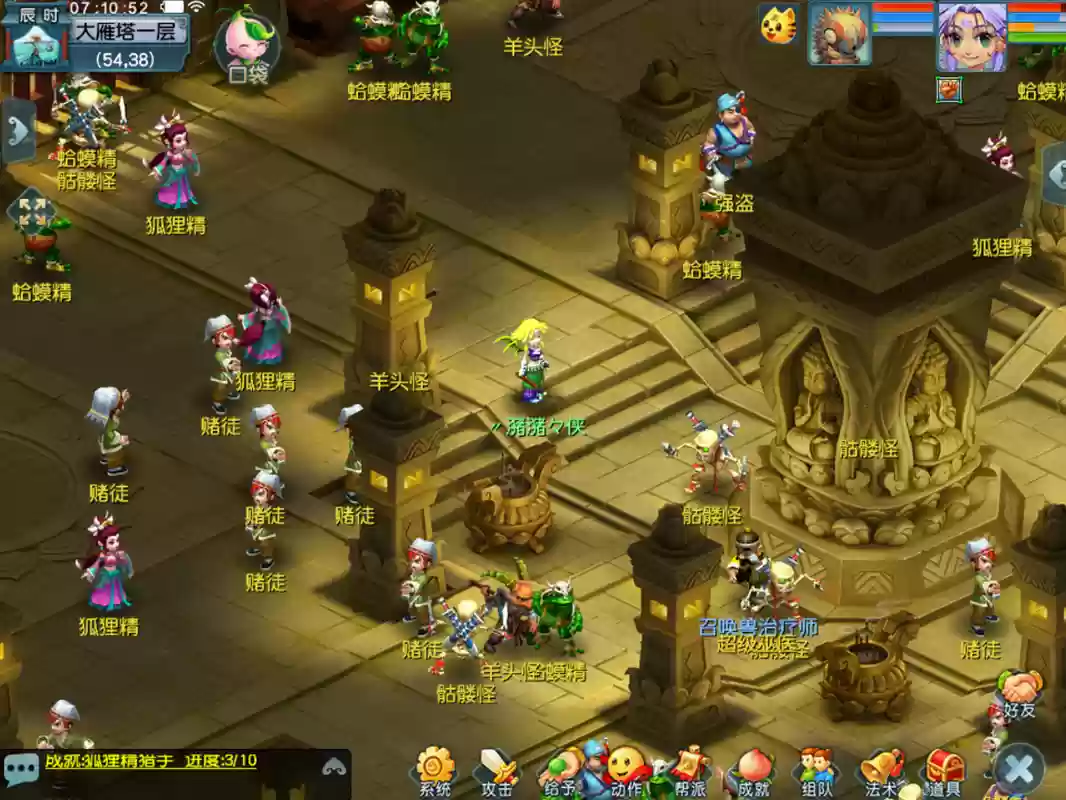Open the 帮派 guild panel
Image resolution: width=1066 pixels, height=800 pixels.
tap(689, 770)
